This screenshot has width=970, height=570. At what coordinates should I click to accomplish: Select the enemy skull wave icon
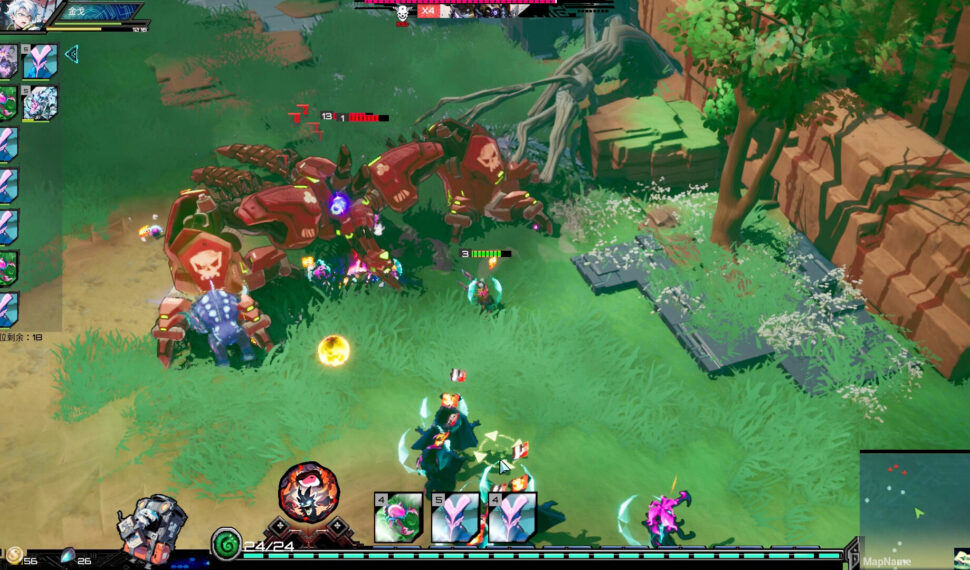[x=402, y=13]
